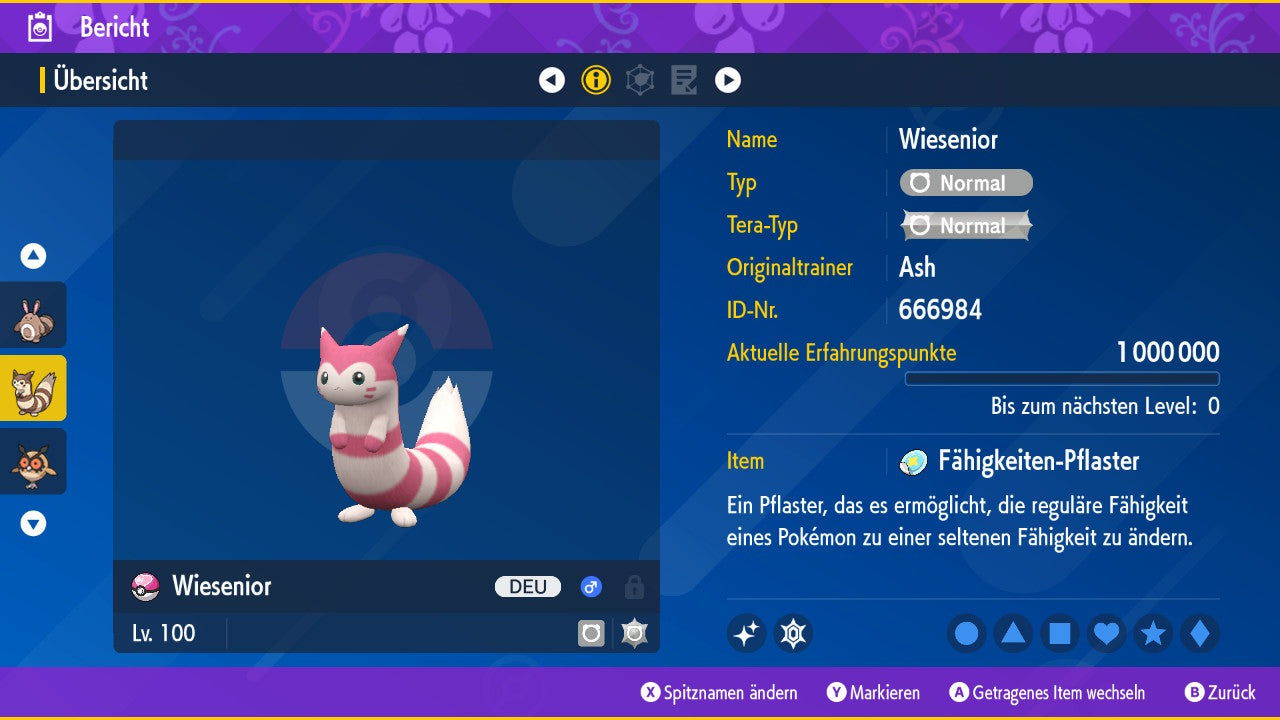Choose the Hoothoot owl party thumbnail
Screen dimensions: 1280x720
coord(33,461)
